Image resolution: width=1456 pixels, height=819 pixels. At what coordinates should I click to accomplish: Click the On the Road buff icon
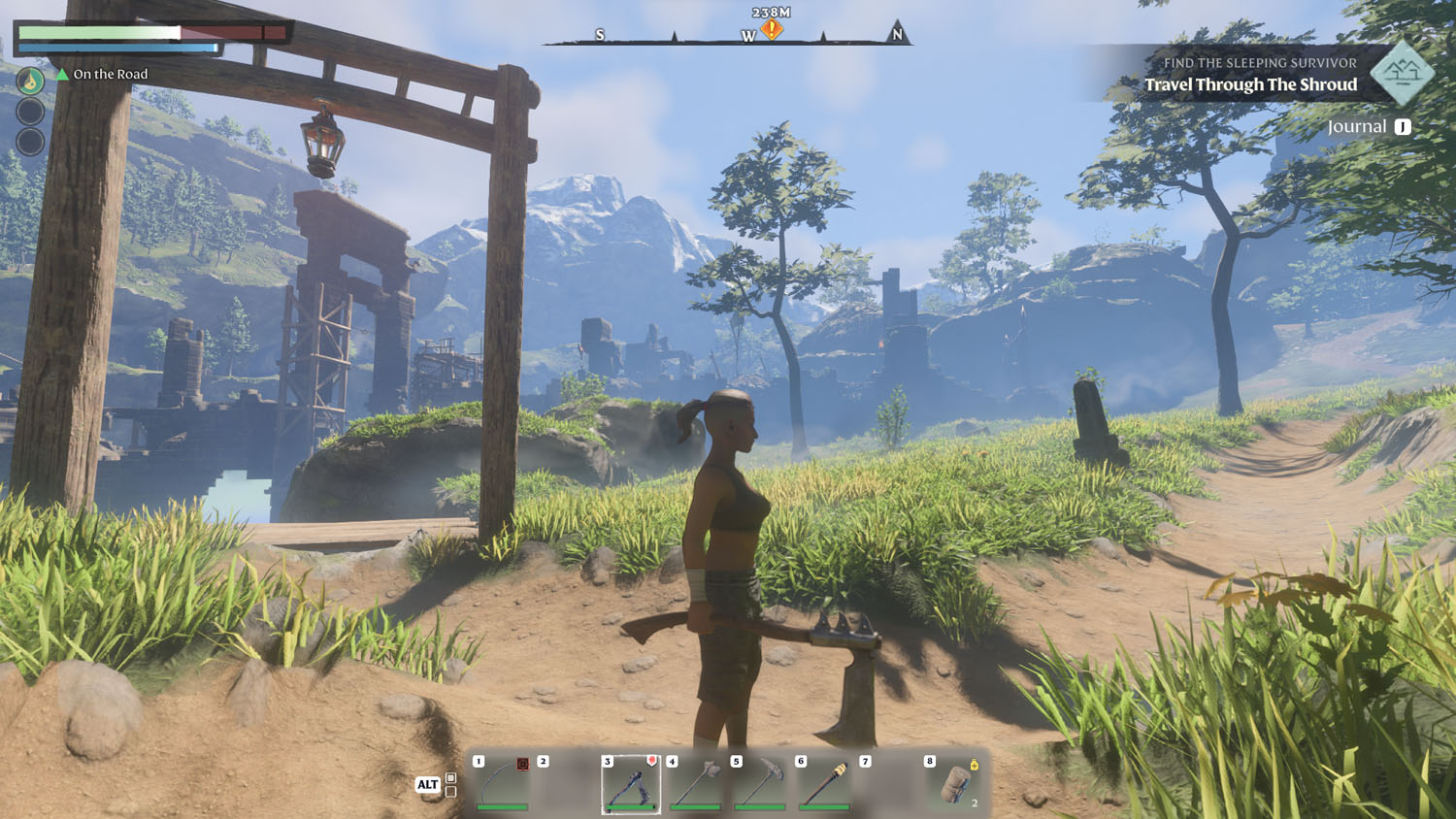point(30,81)
